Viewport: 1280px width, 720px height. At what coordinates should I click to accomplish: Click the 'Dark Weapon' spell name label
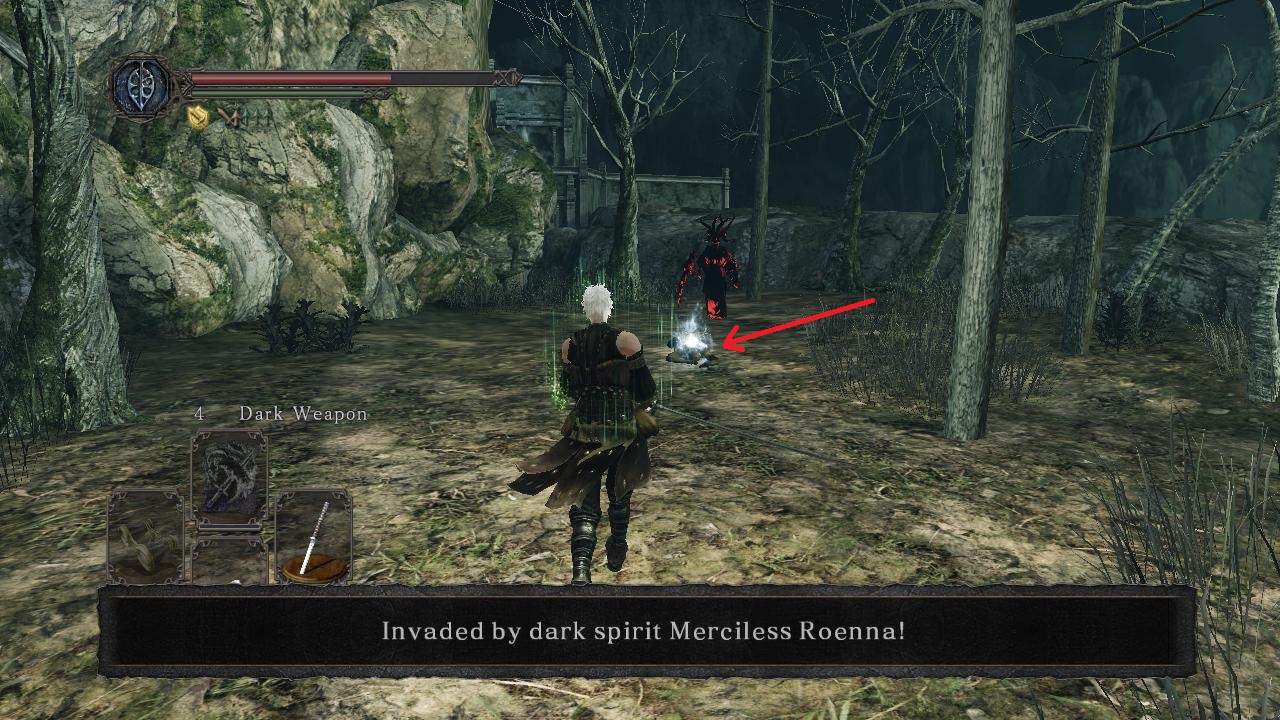click(x=301, y=413)
